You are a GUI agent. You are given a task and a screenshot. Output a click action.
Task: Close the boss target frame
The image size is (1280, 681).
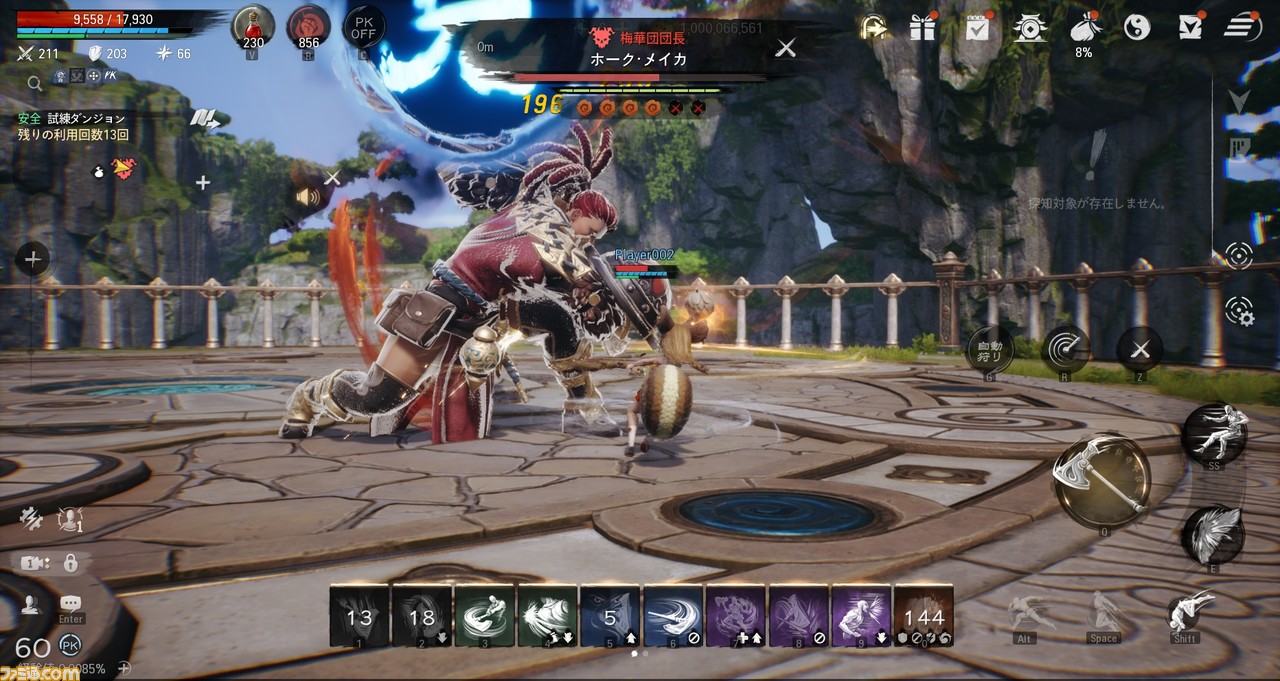[786, 47]
